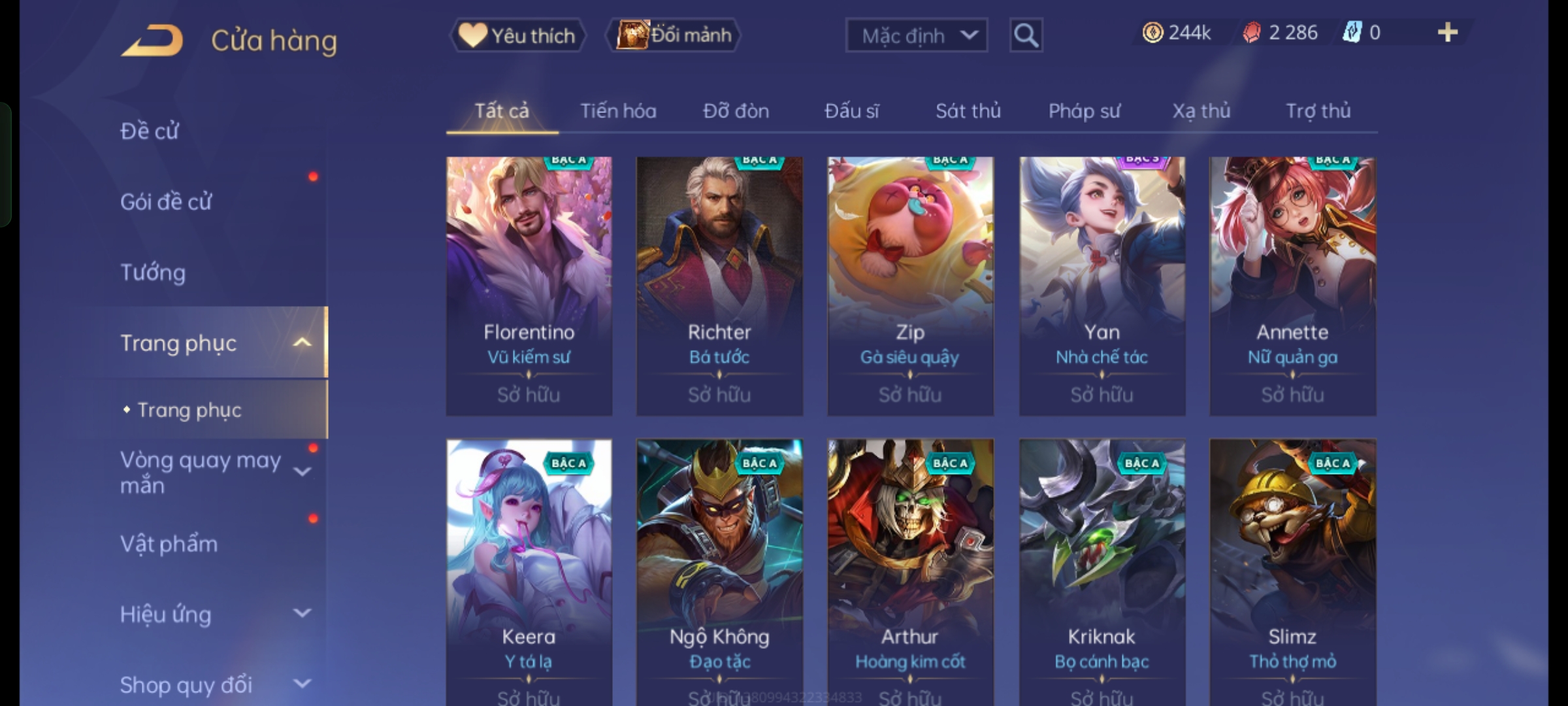
Task: Add currency with the plus button
Action: (1448, 33)
